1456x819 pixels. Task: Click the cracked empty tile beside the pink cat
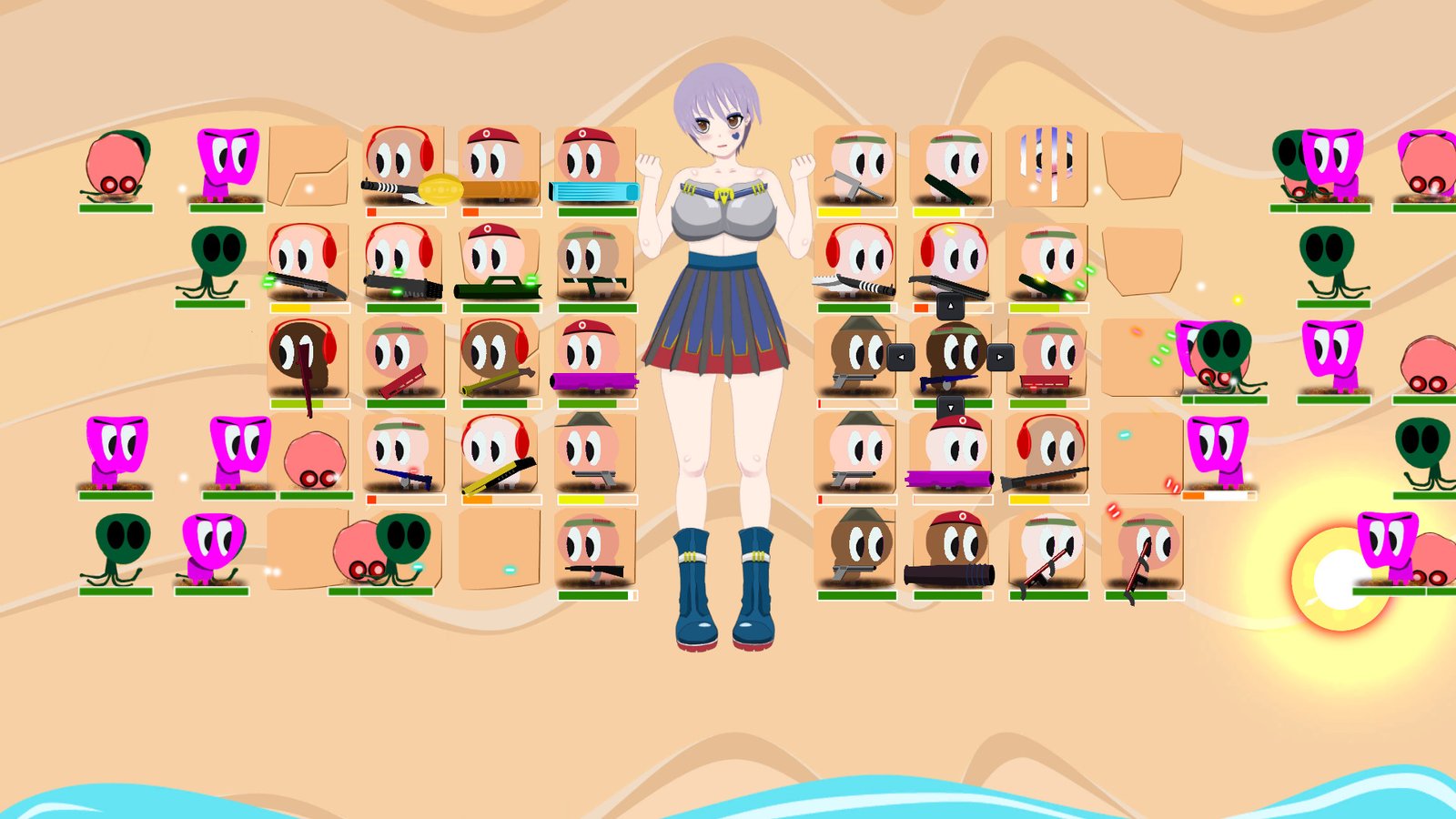tap(305, 168)
